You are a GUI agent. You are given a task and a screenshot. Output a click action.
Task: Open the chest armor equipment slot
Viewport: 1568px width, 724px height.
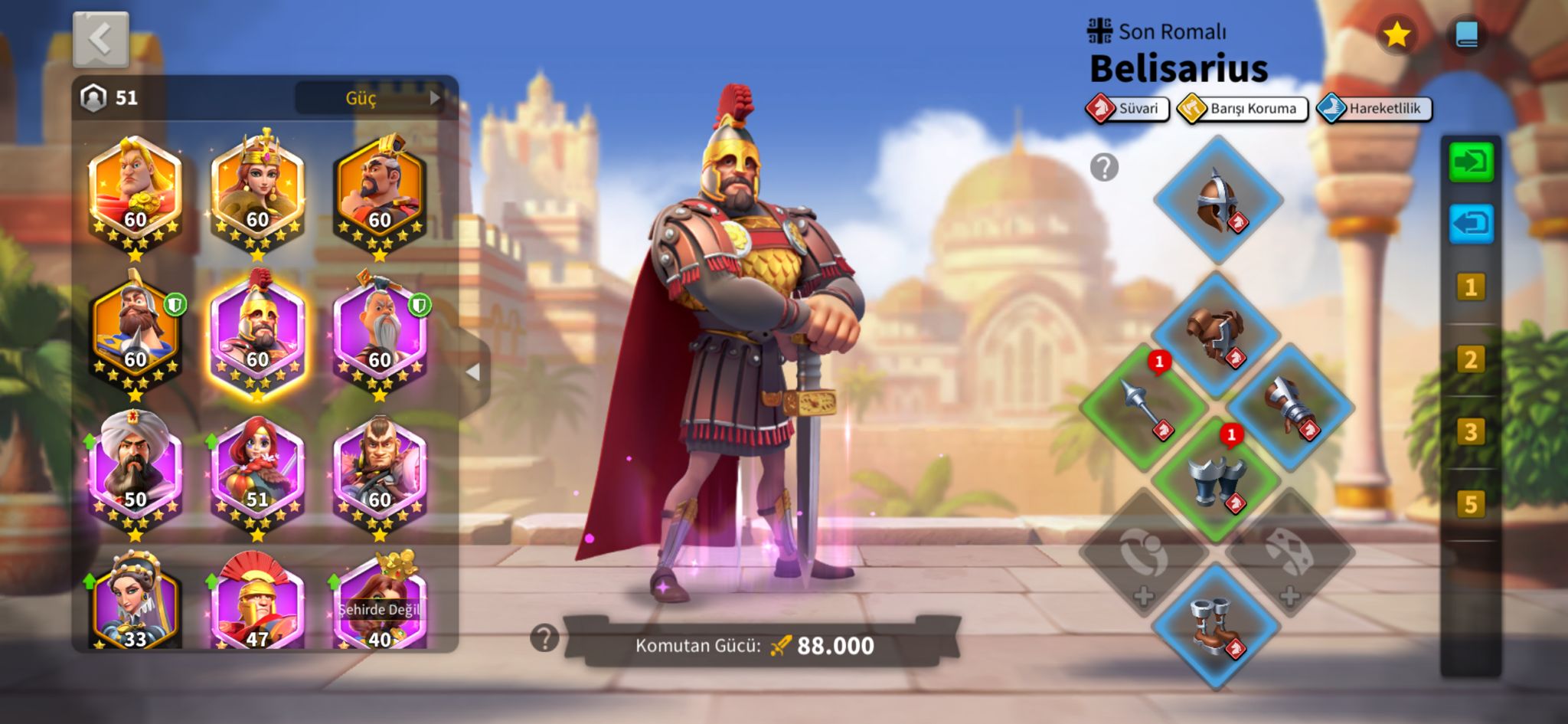point(1216,334)
